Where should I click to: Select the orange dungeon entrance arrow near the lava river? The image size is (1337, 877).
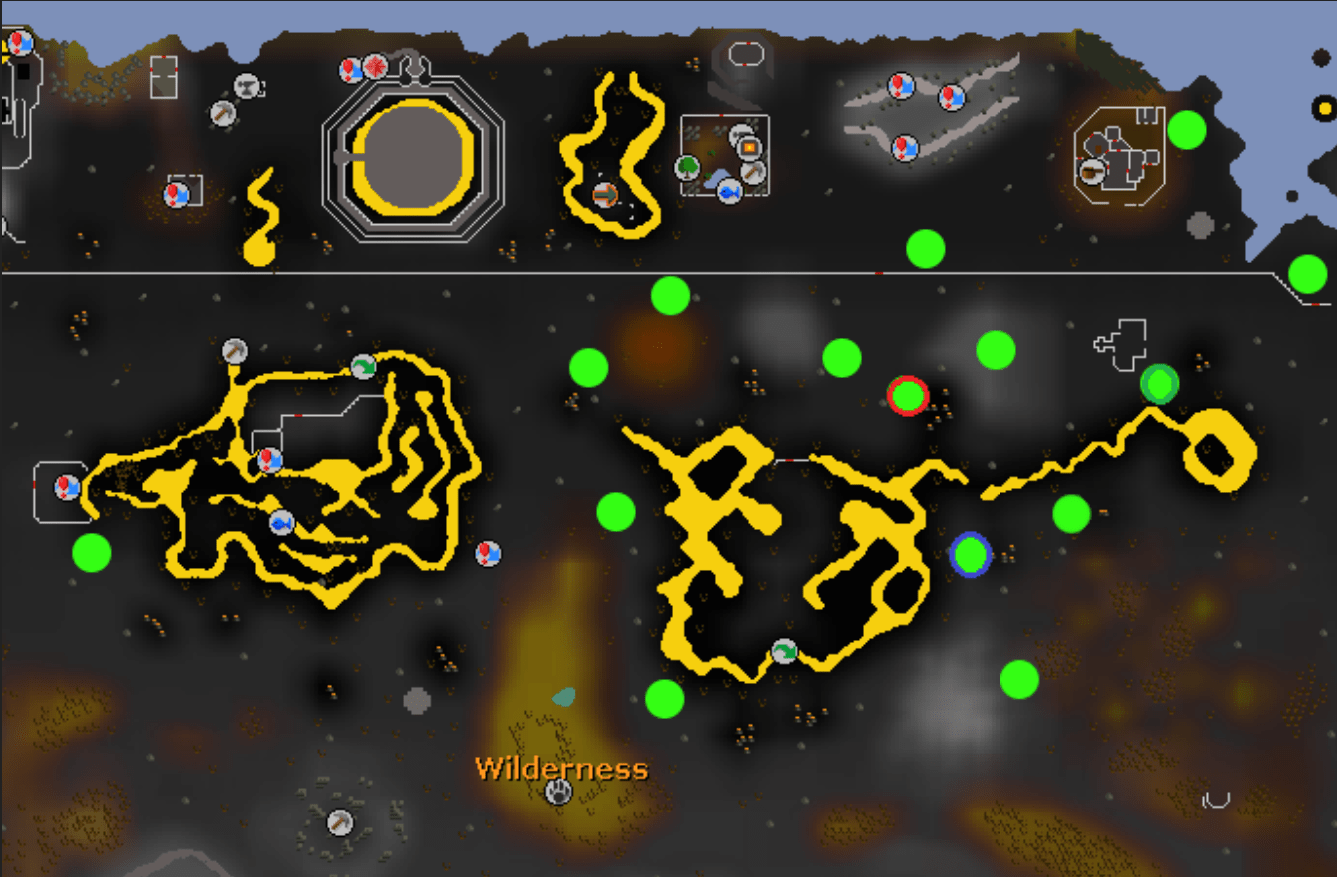[605, 193]
